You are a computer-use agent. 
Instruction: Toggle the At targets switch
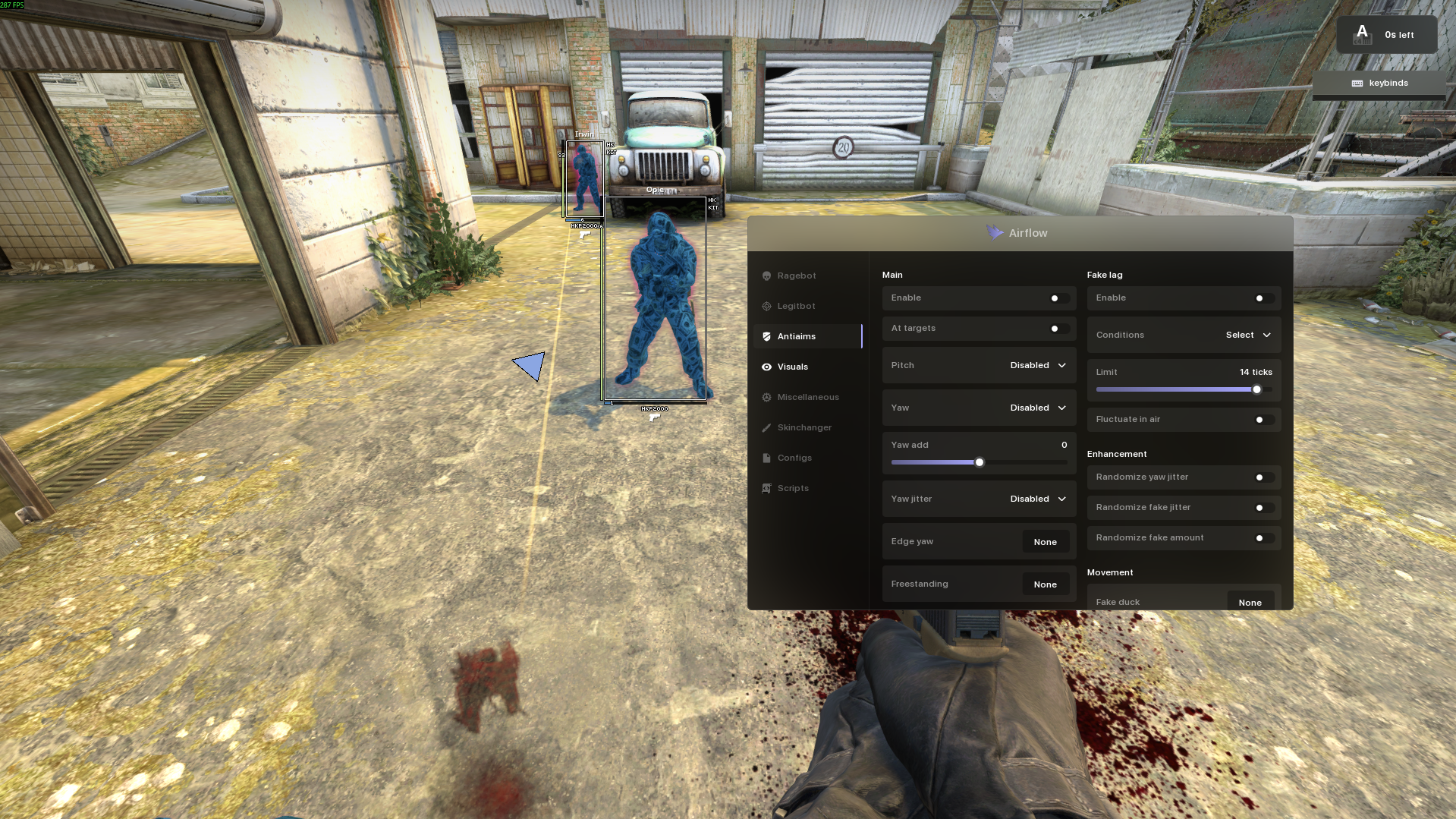[x=1055, y=328]
